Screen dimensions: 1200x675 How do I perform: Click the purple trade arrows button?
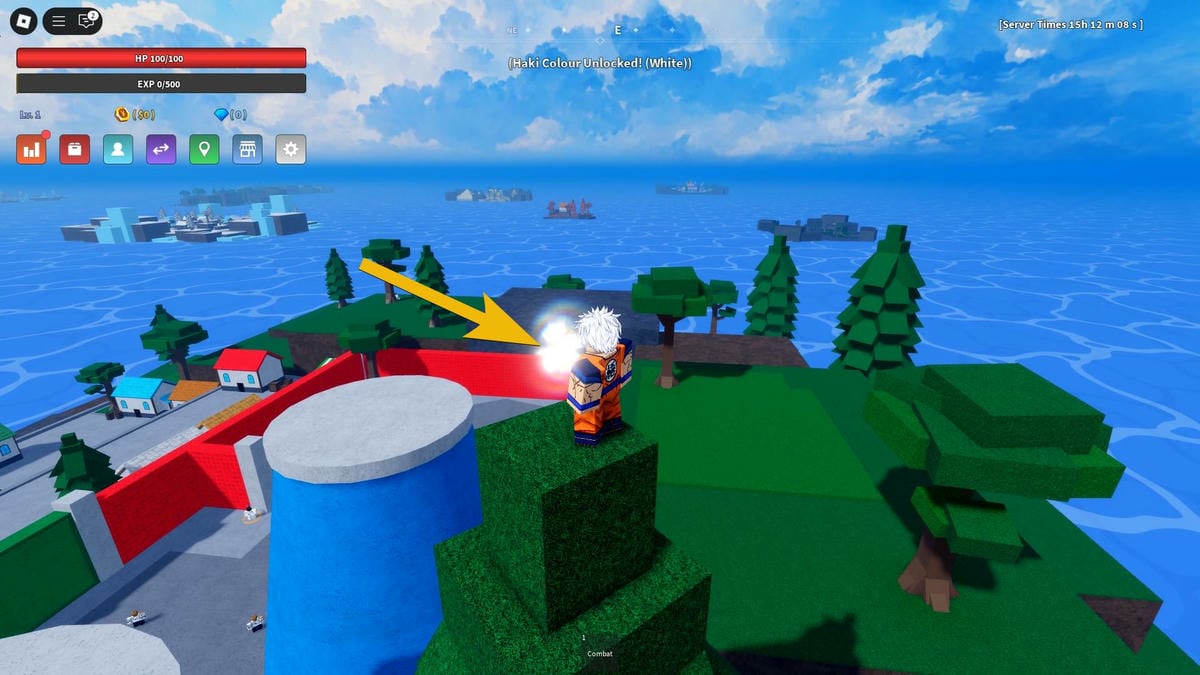point(161,150)
